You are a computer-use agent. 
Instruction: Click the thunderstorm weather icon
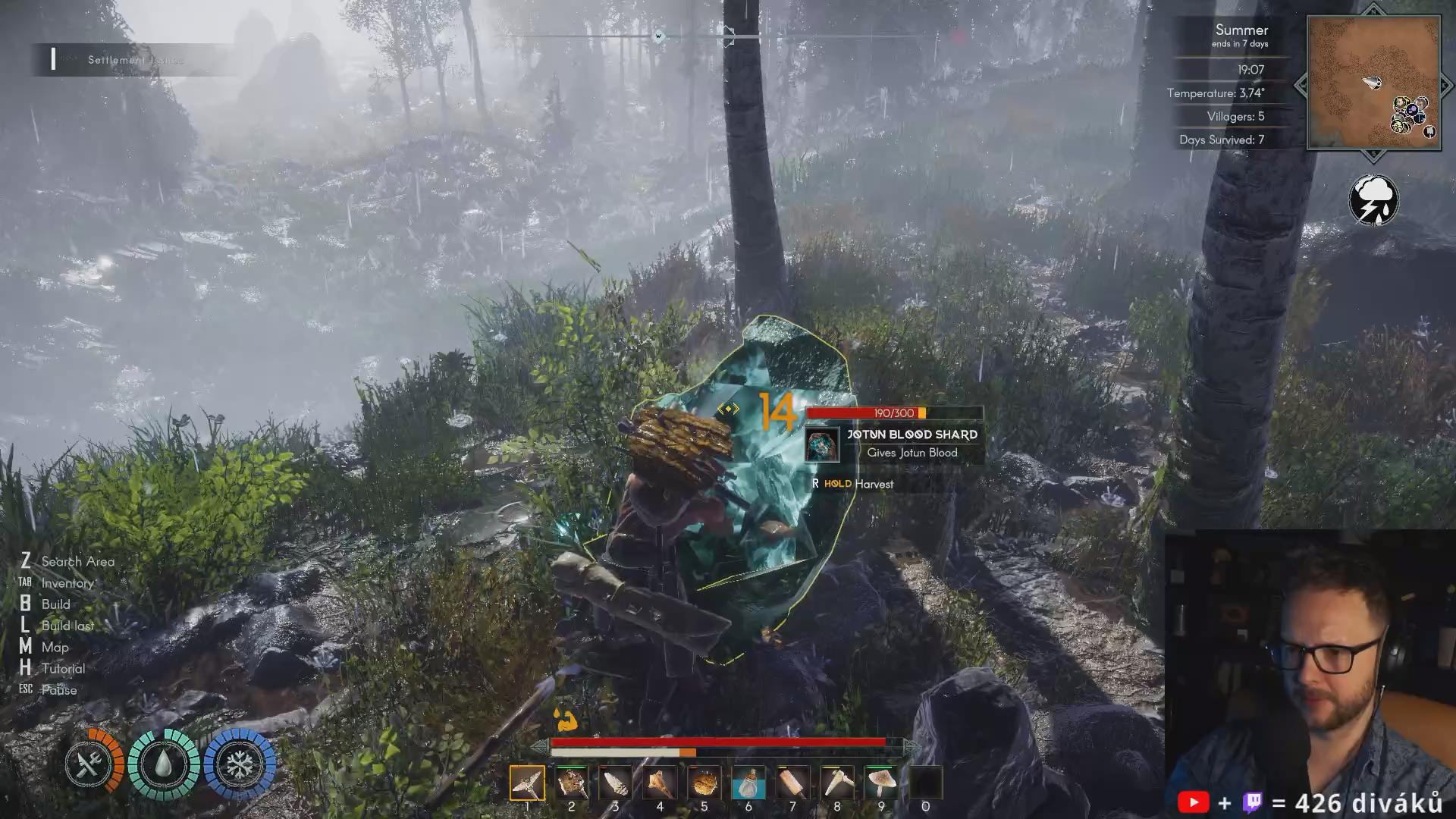tap(1373, 200)
